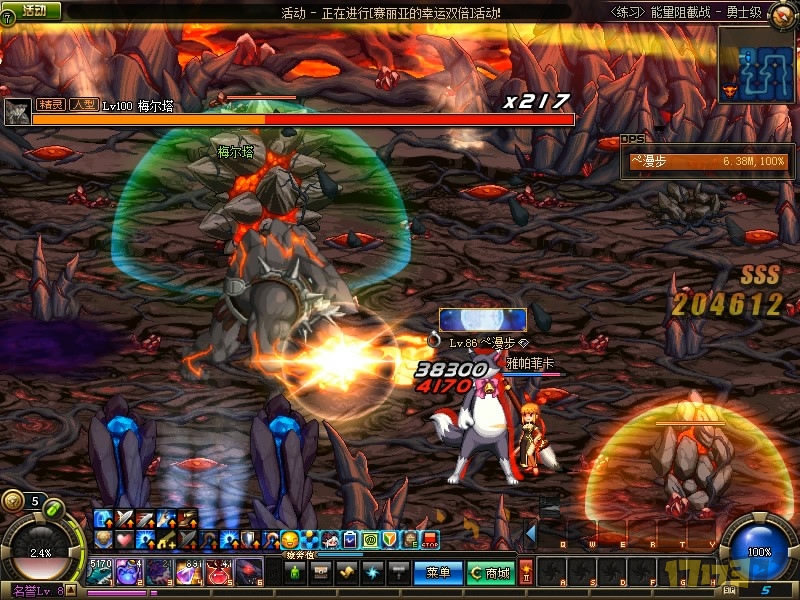Click the red STOP icon
Viewport: 800px width, 600px height.
pyautogui.click(x=430, y=540)
